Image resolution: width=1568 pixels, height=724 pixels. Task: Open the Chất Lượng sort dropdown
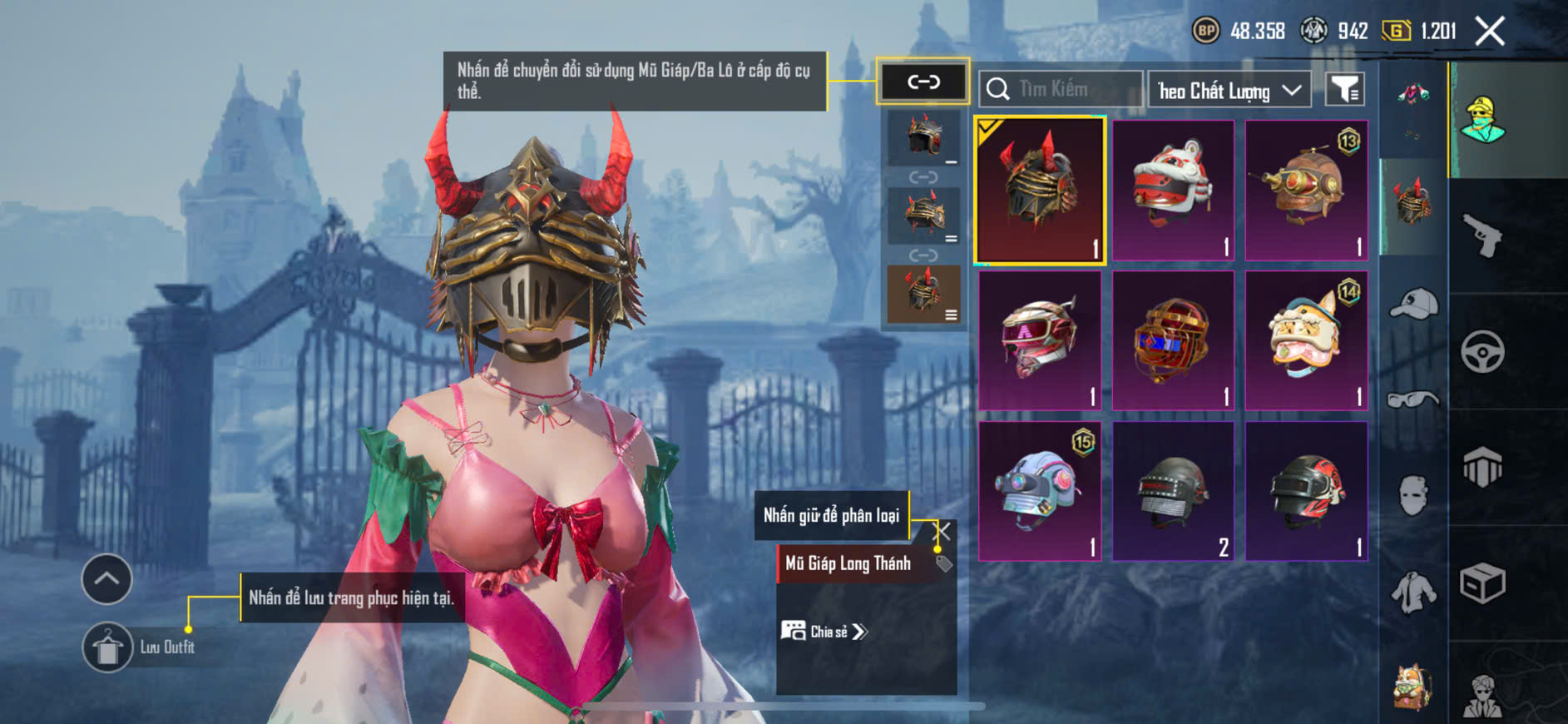click(x=1229, y=90)
